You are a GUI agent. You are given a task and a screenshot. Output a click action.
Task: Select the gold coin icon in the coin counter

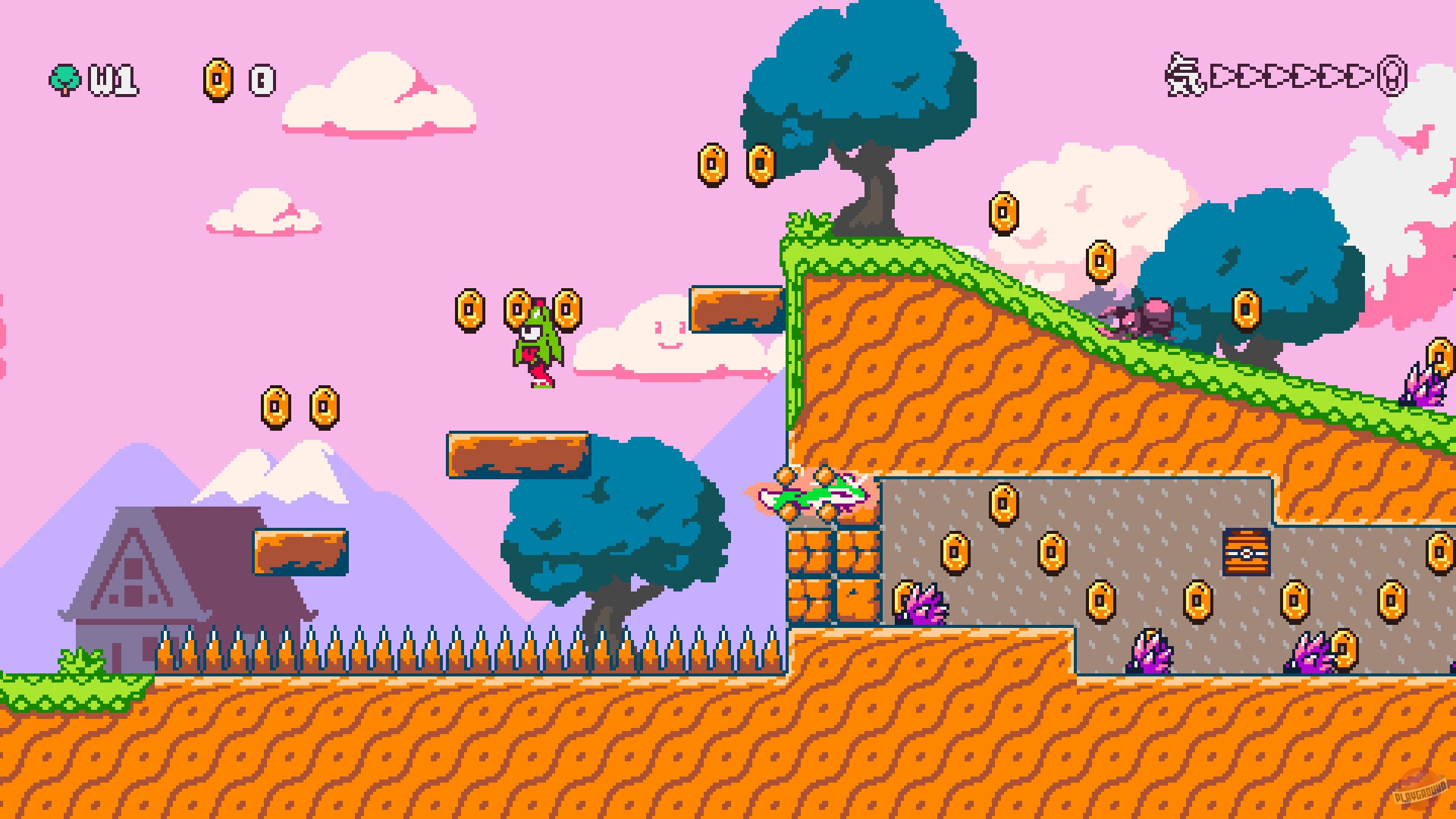(218, 78)
